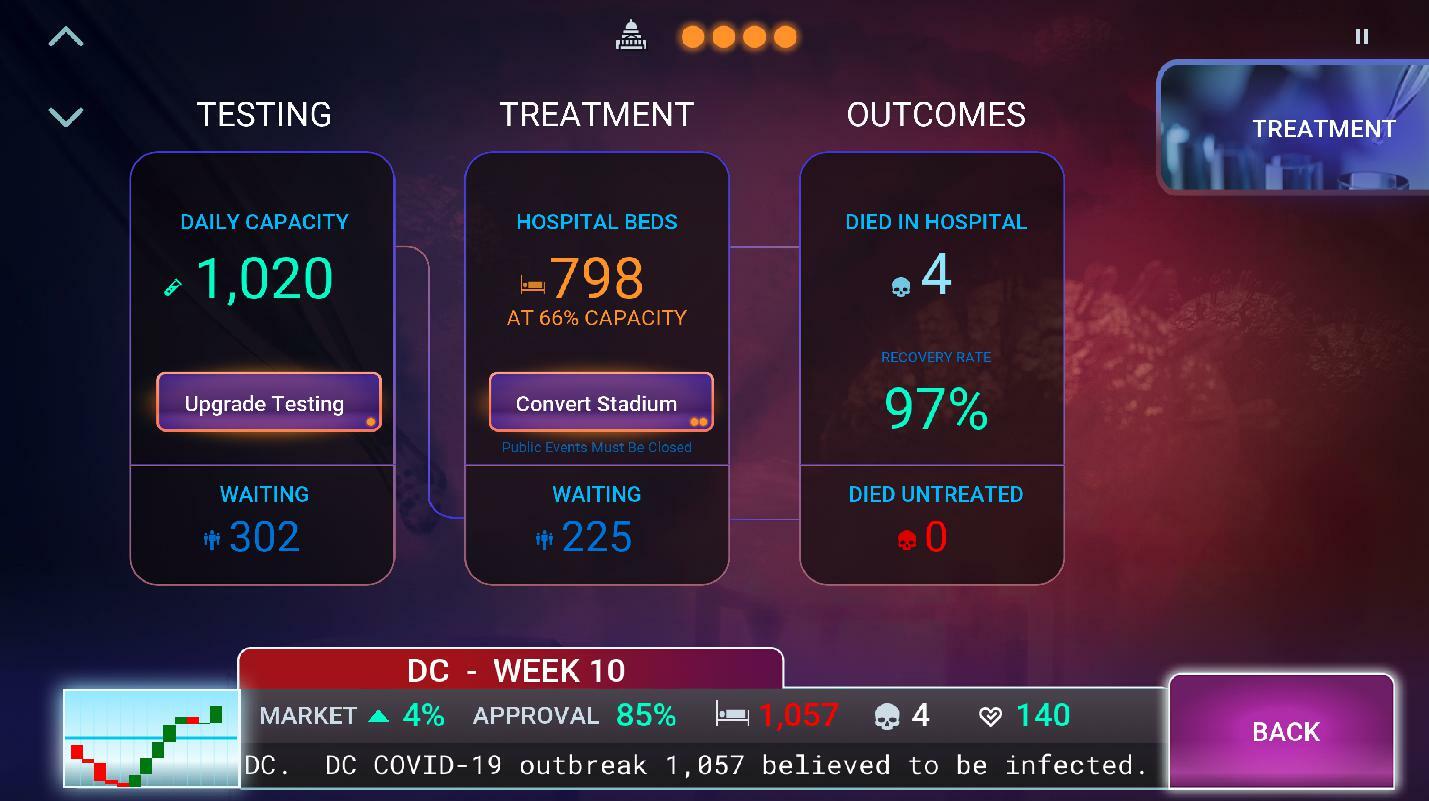Expand the upper chevron at top left

click(x=66, y=35)
